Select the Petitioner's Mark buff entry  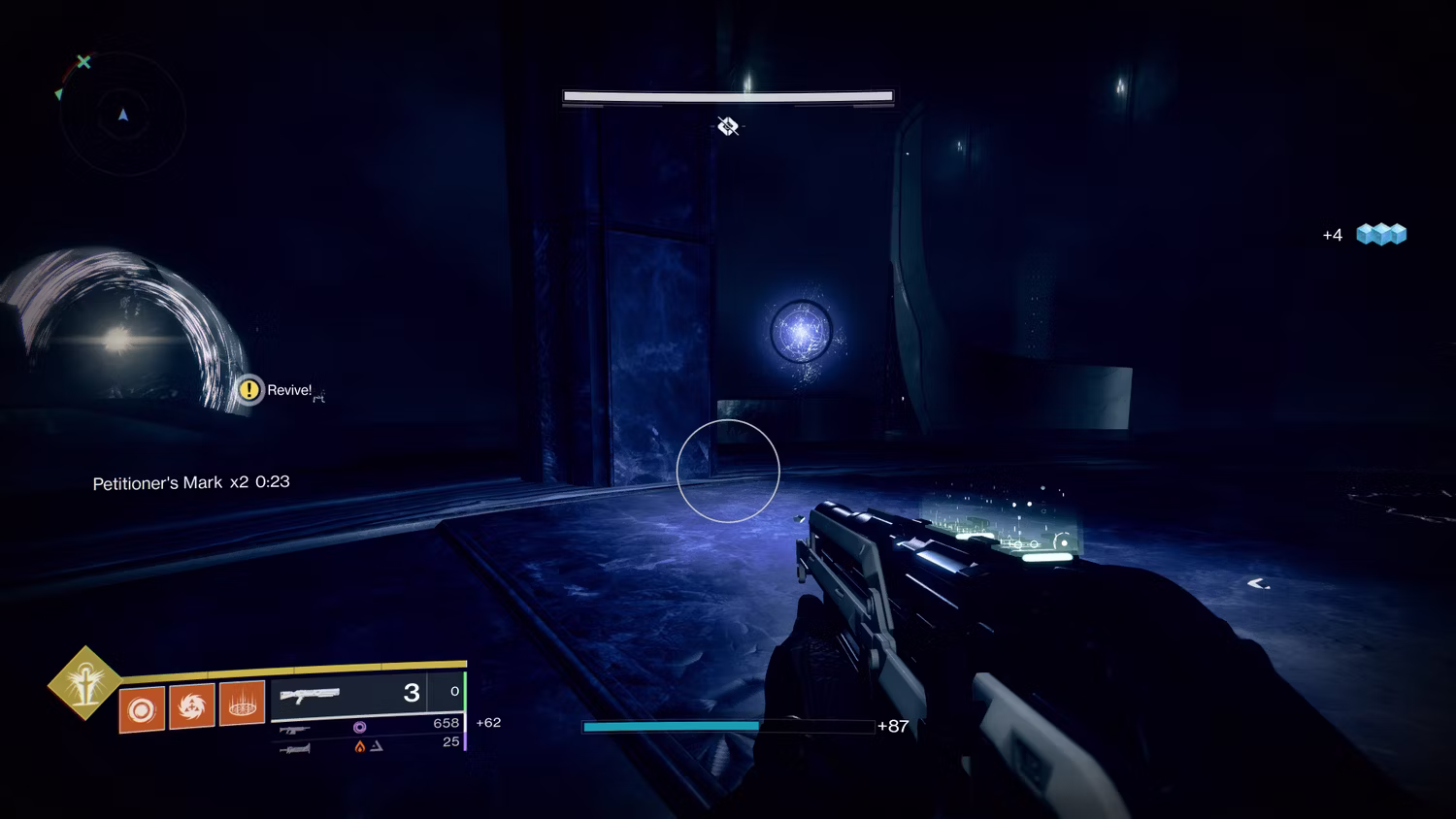click(x=190, y=482)
